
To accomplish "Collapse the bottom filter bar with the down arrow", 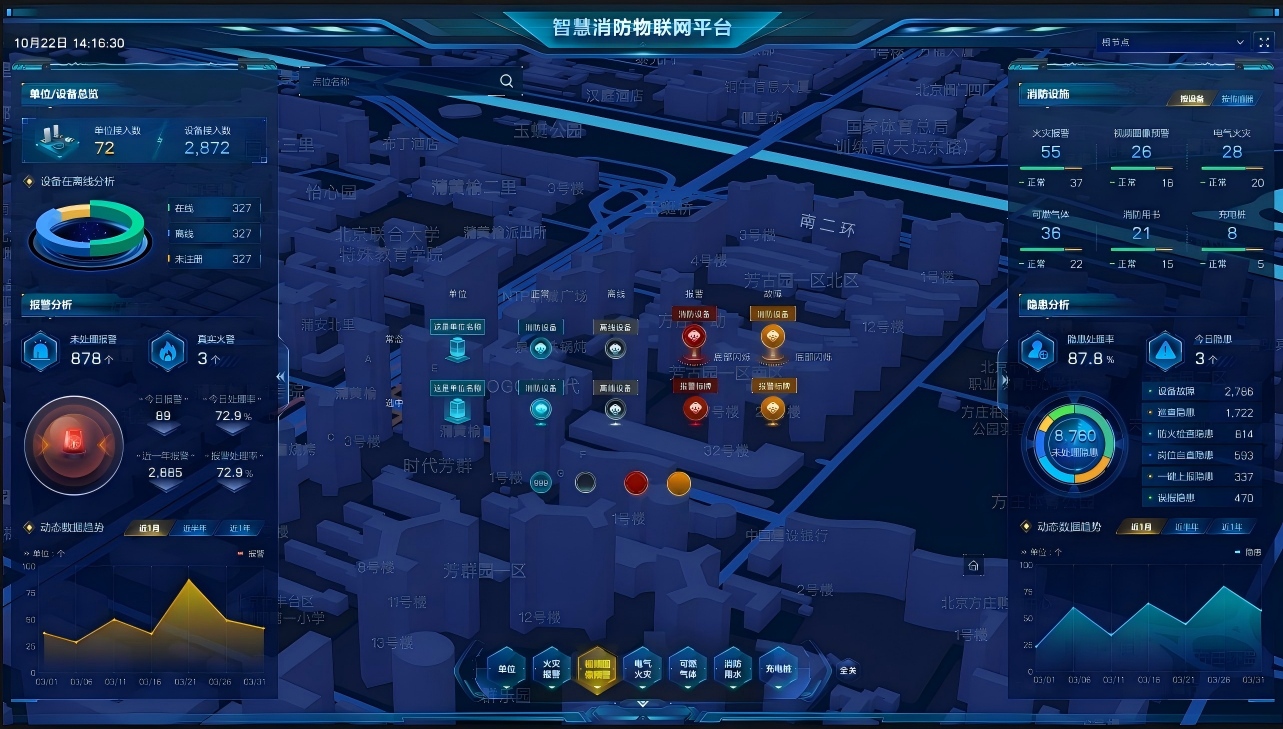I will pyautogui.click(x=643, y=704).
